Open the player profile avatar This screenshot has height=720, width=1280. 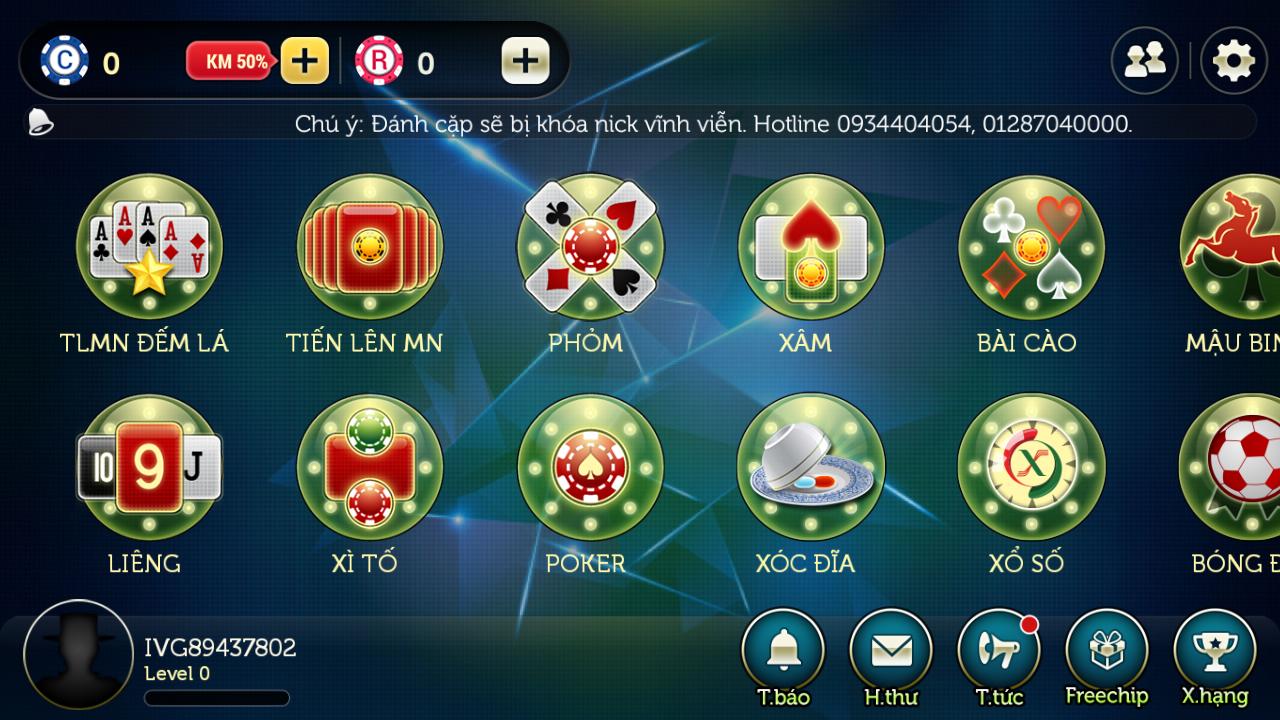click(x=78, y=655)
